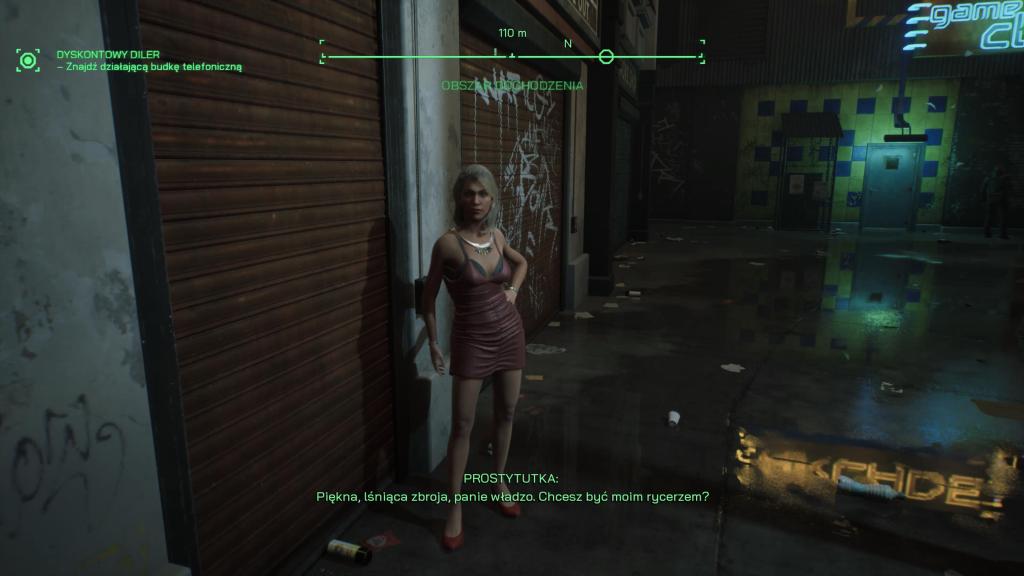
Task: Click the green objective tracker icon
Action: [28, 60]
